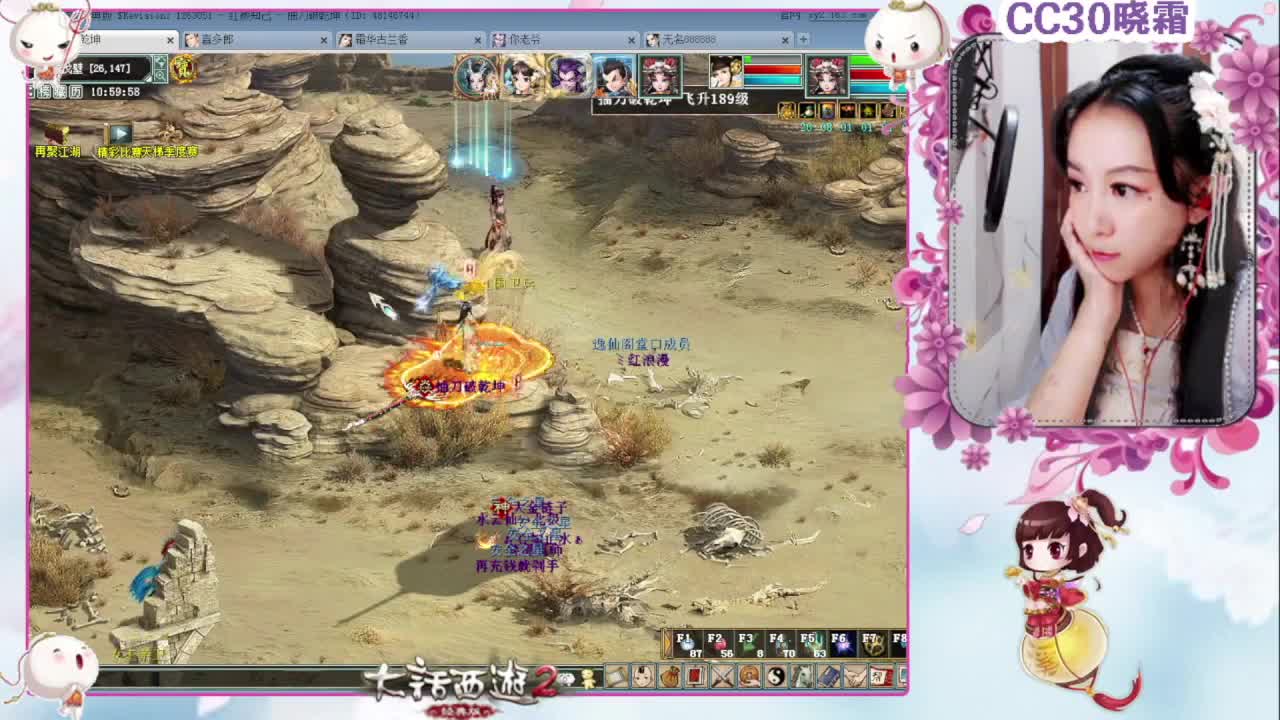
Task: Toggle the minimap magnifier view
Action: pos(161,75)
